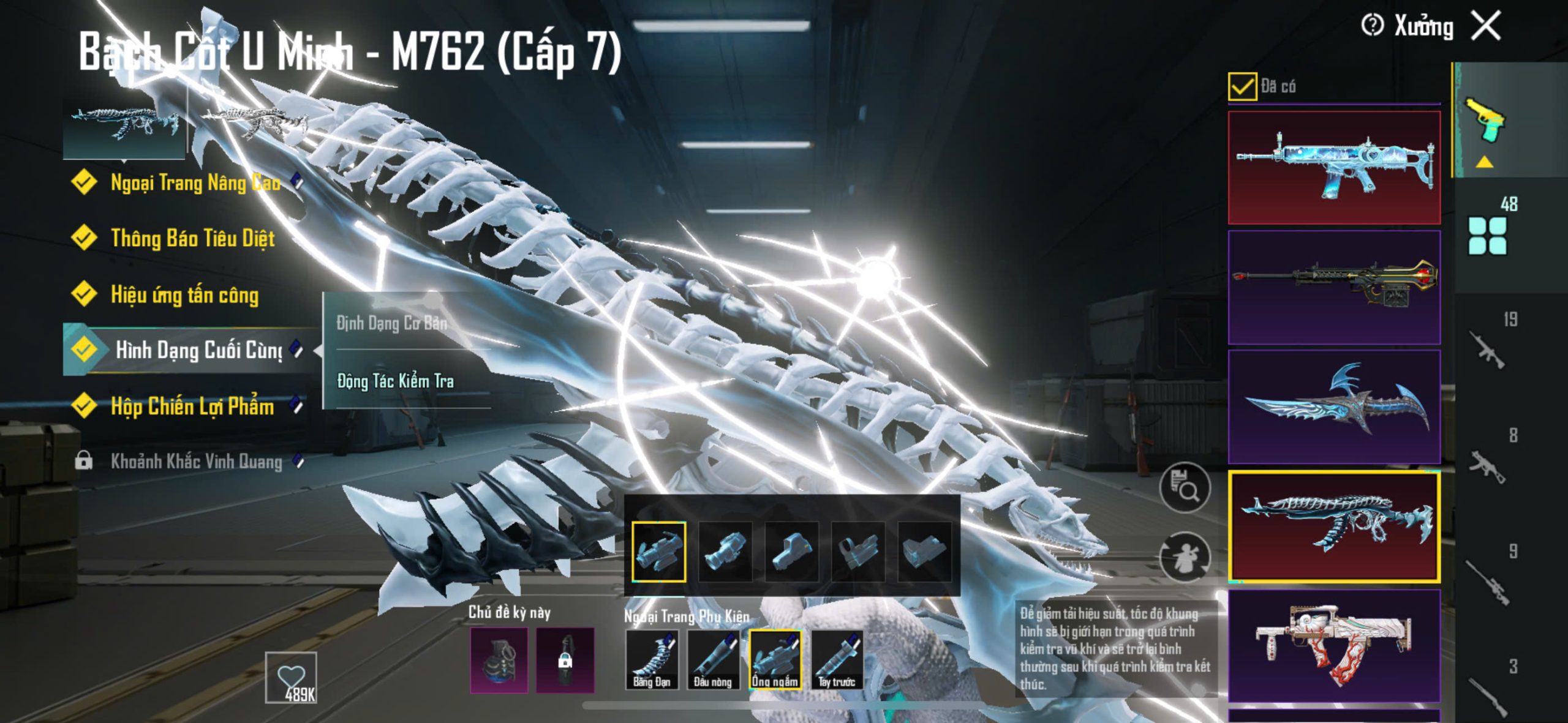The height and width of the screenshot is (723, 1568).
Task: Select the Tay trước attachment skin
Action: pyautogui.click(x=837, y=660)
